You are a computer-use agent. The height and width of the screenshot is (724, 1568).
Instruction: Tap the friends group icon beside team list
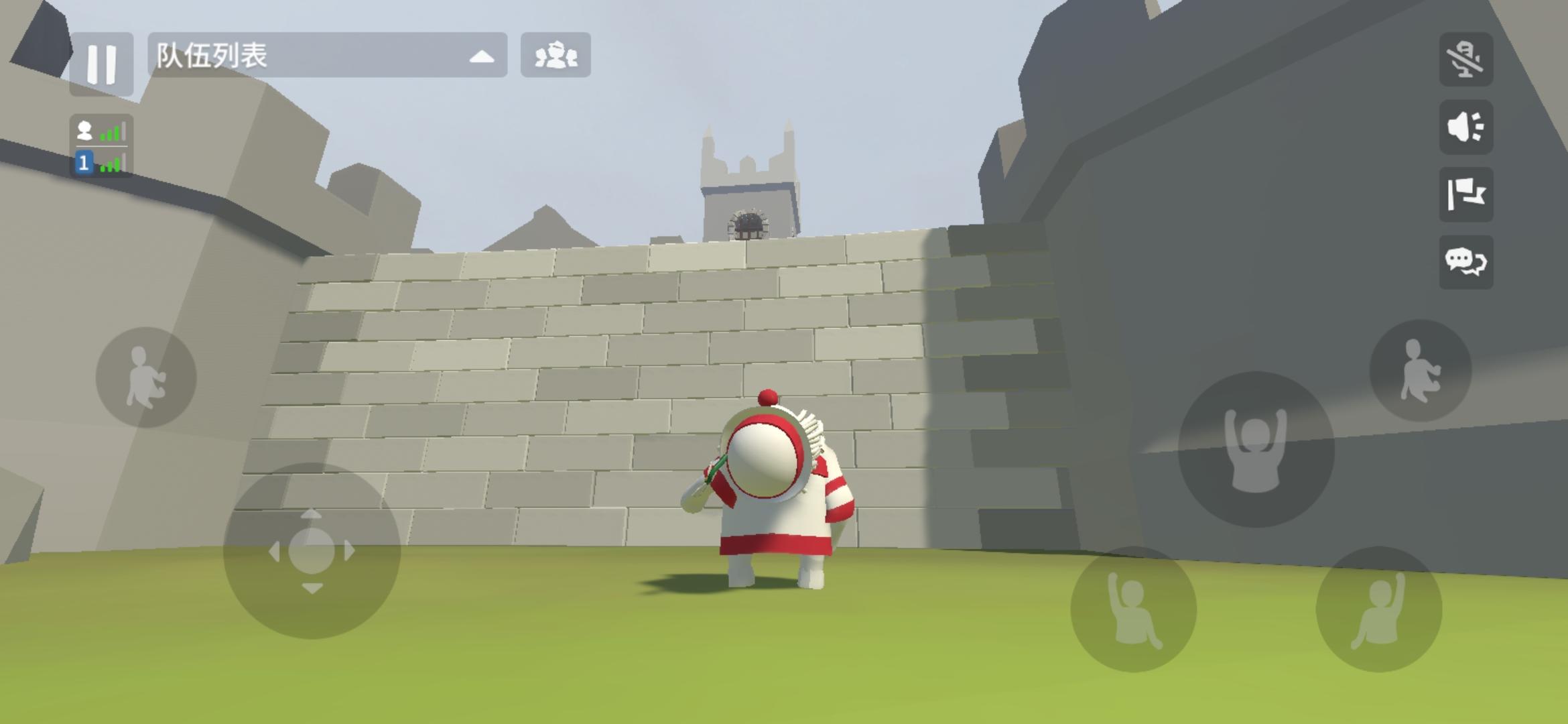[555, 56]
